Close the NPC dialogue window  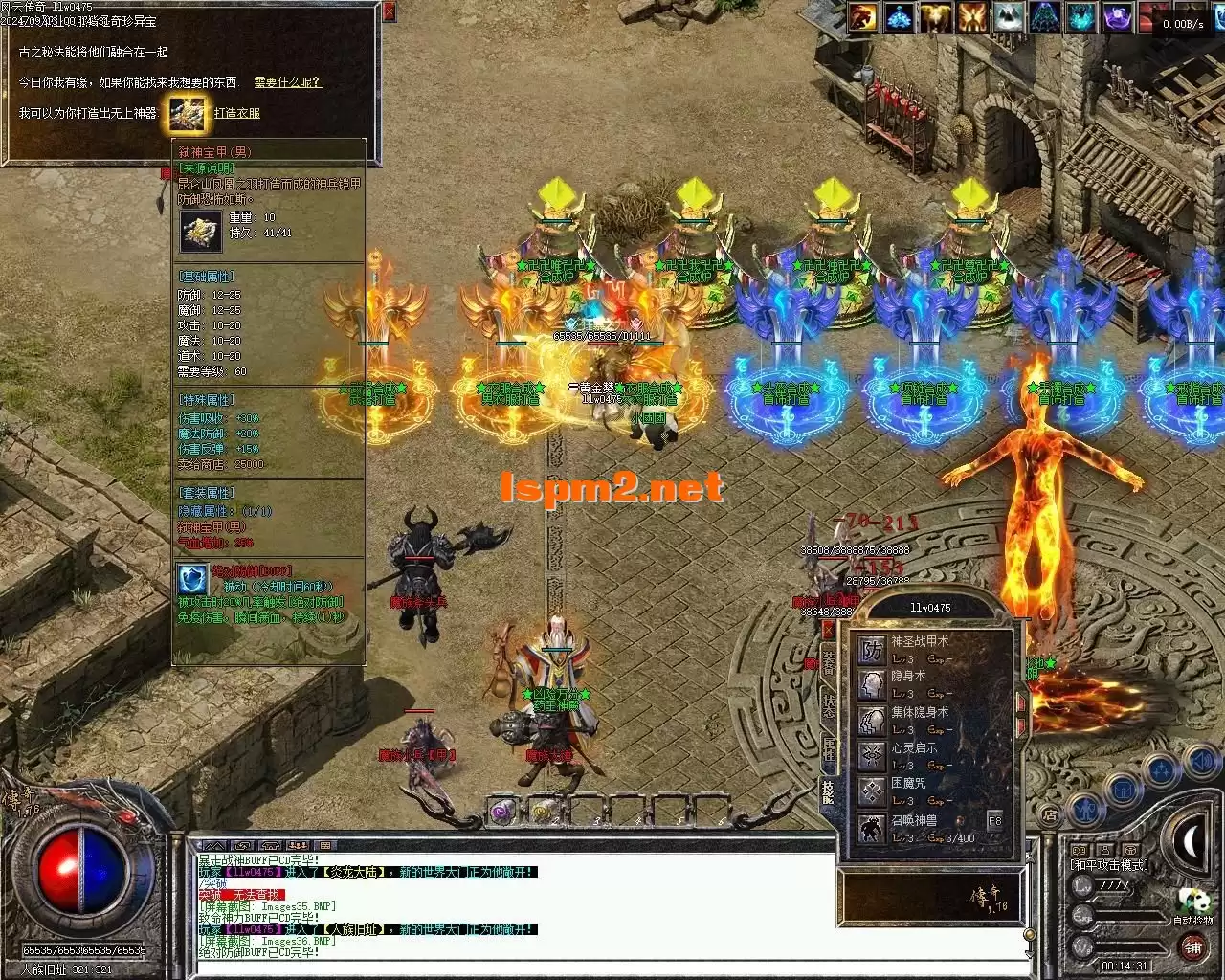tap(389, 12)
